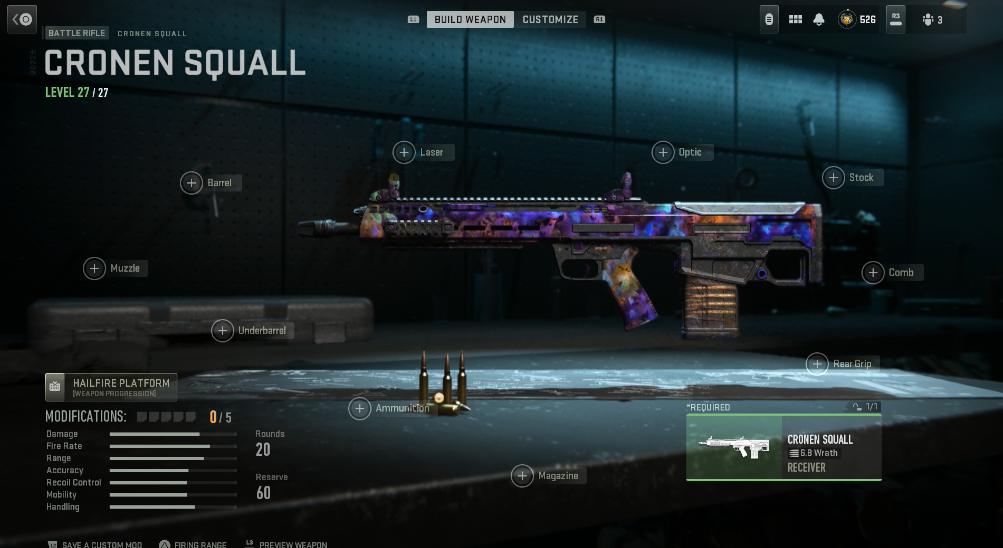
Task: Open the Hailfire Platform weapon progression
Action: pos(111,386)
